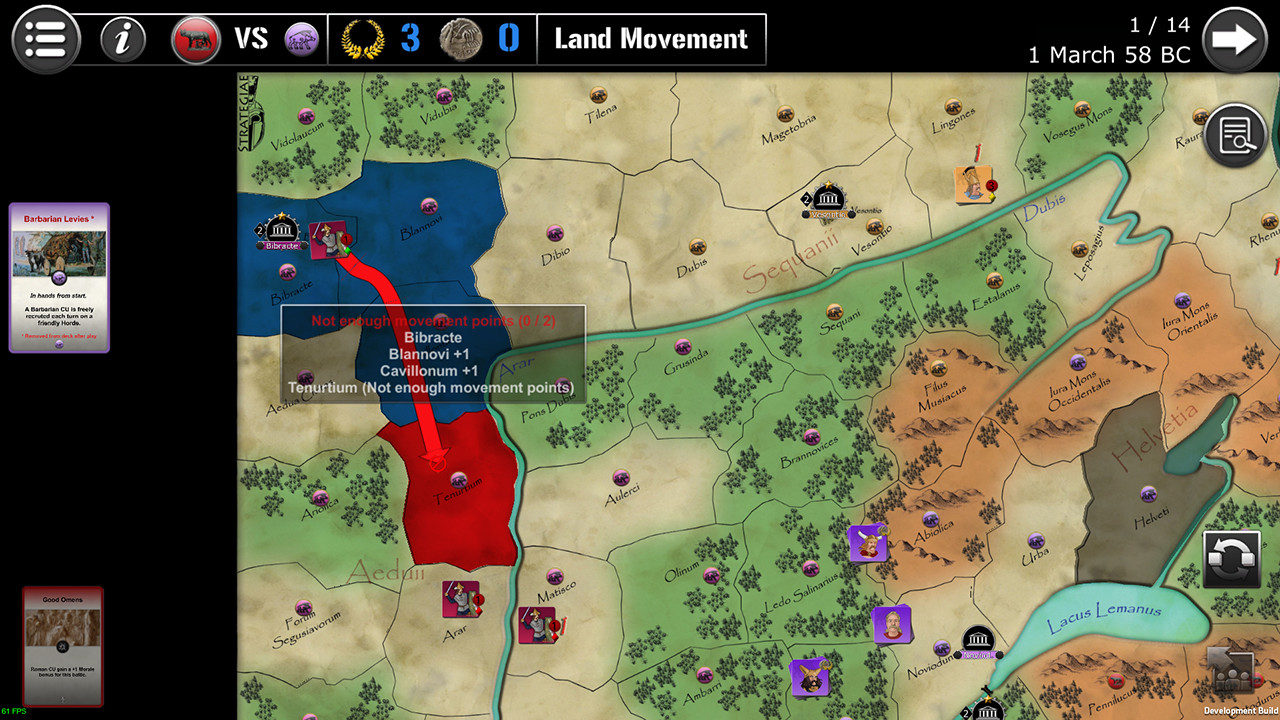View the Good Omens card

pos(62,645)
